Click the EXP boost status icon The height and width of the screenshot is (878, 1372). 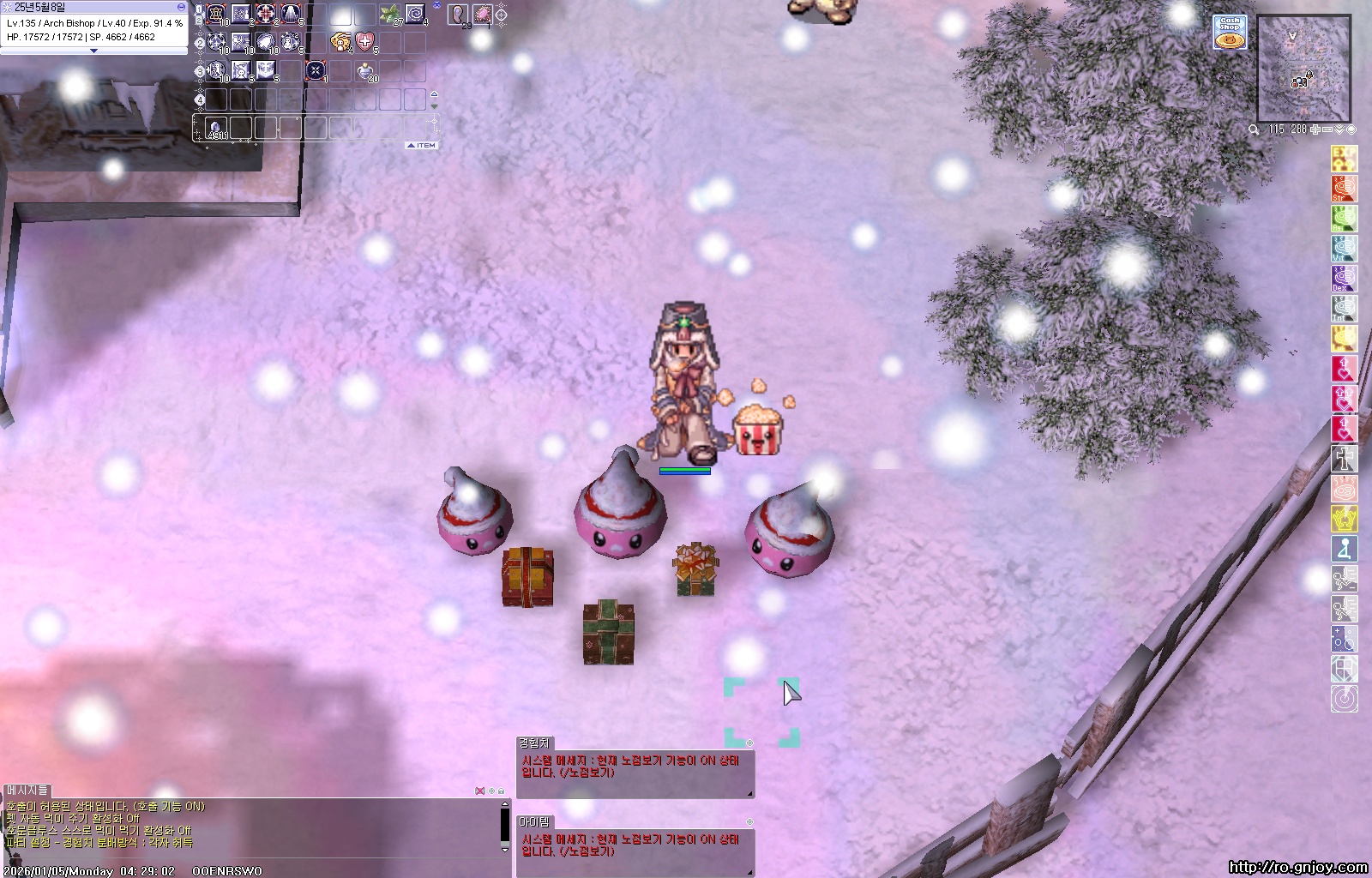[x=1344, y=159]
